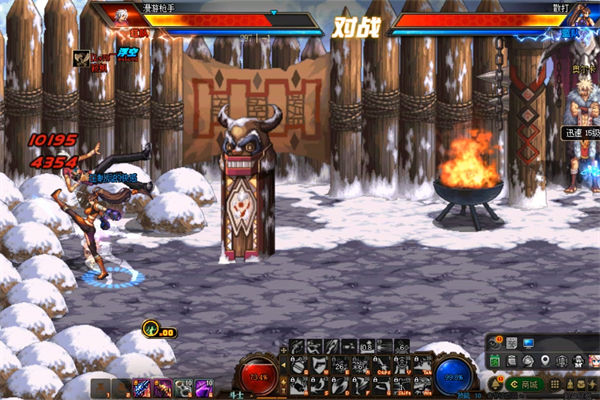Use the purple swirl item slot

pos(204,388)
